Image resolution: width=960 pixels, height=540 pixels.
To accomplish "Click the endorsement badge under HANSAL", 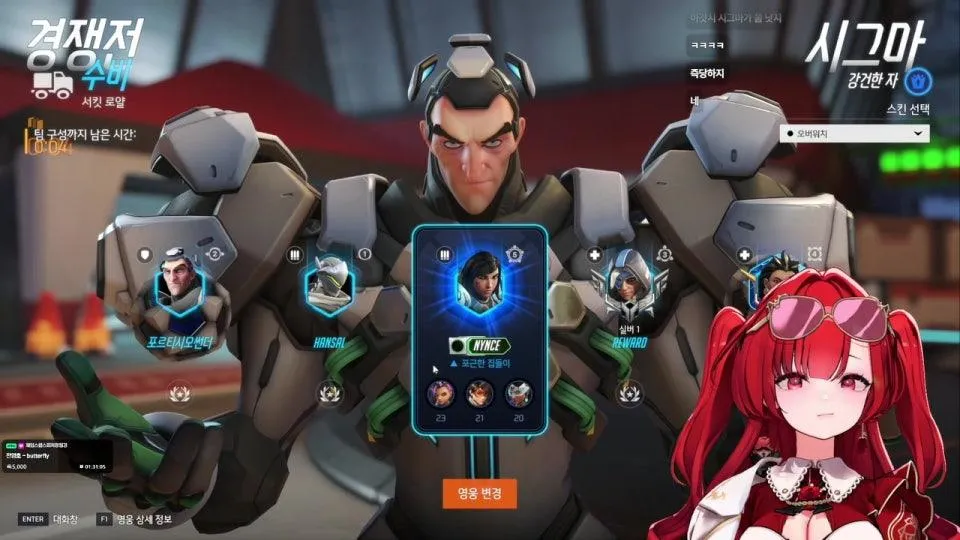I will tap(328, 393).
